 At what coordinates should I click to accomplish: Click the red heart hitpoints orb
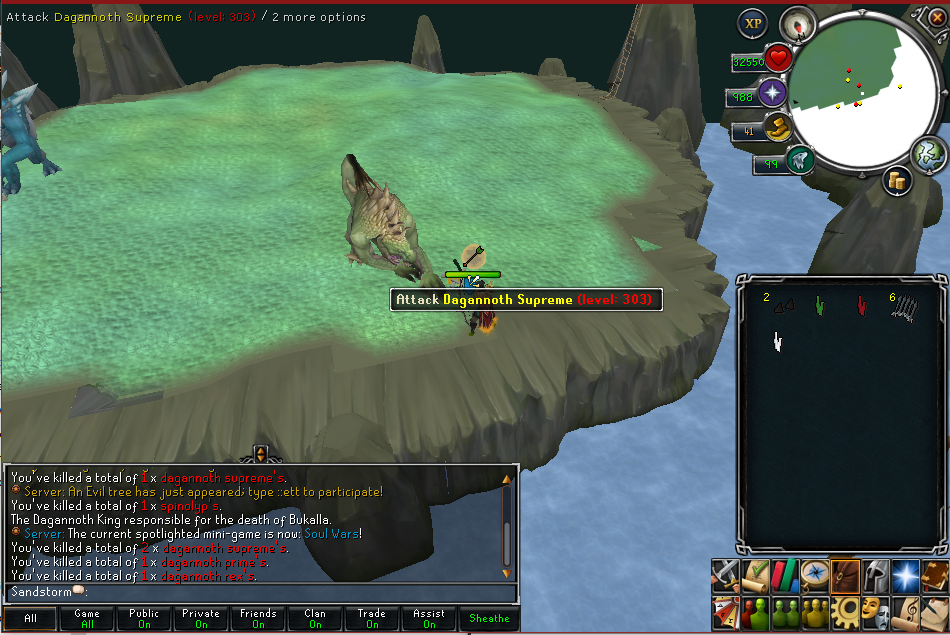coord(777,58)
